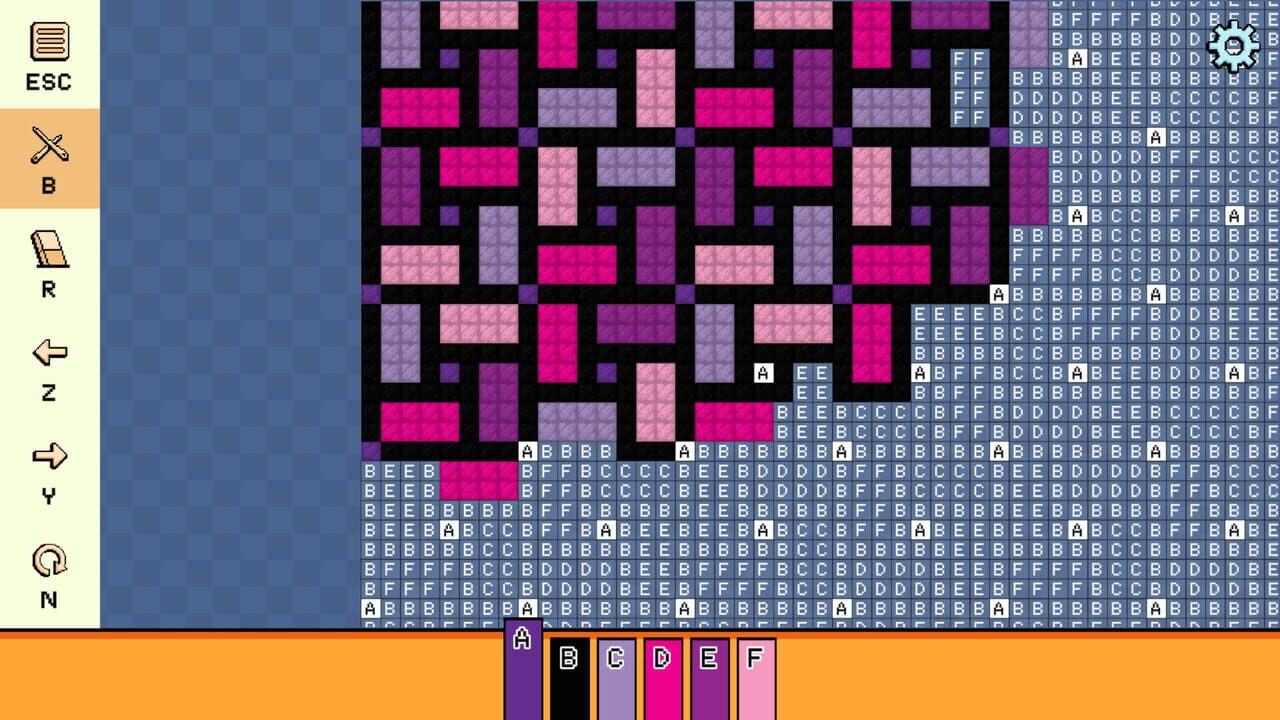
Task: Select the magenta color swatch D
Action: pyautogui.click(x=661, y=670)
